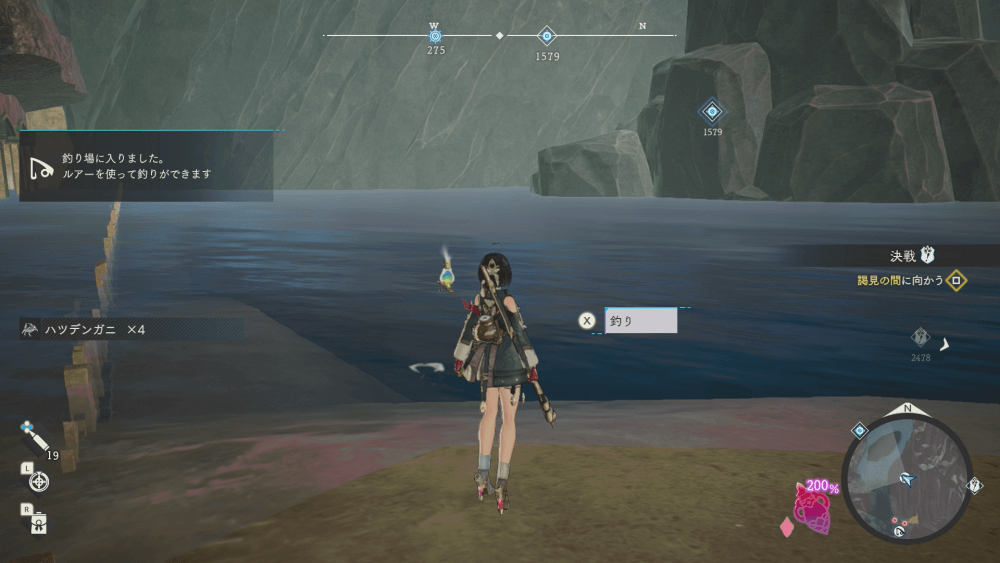Select the bullet item slot showing 19
The width and height of the screenshot is (1000, 563).
point(34,438)
